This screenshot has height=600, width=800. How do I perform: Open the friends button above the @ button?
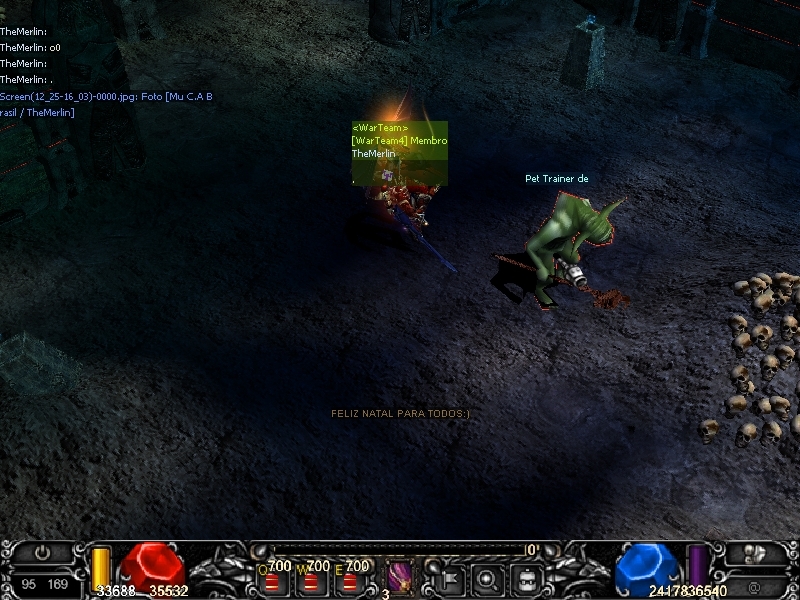[x=756, y=552]
